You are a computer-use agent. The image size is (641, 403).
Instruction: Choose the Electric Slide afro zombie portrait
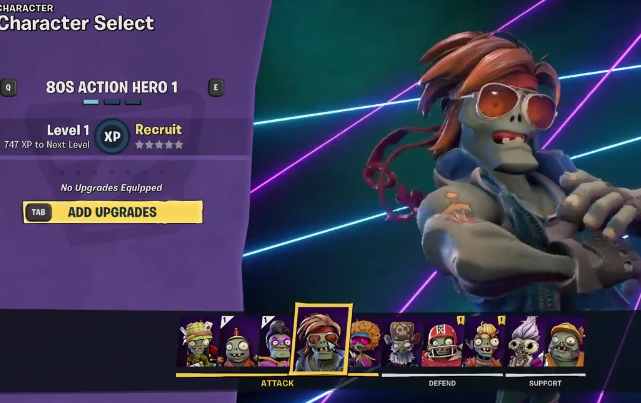(364, 344)
